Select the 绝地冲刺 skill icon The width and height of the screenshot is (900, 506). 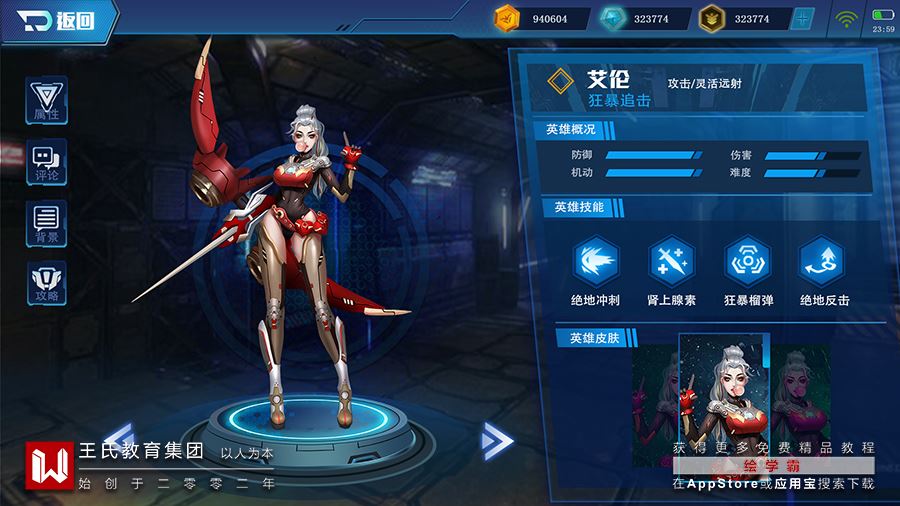pyautogui.click(x=595, y=262)
